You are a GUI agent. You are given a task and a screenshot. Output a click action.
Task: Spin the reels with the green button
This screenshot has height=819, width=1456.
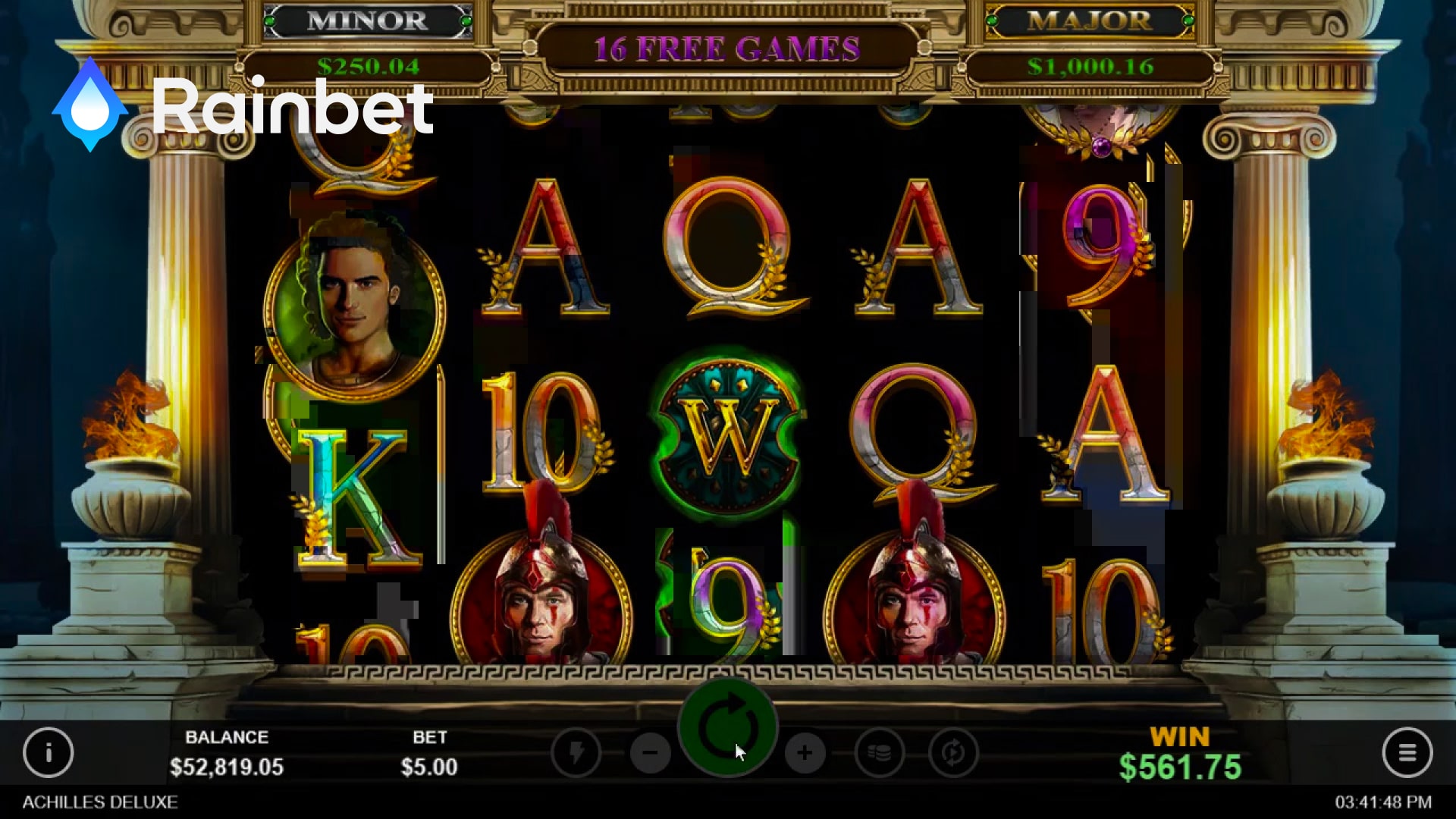[x=727, y=727]
